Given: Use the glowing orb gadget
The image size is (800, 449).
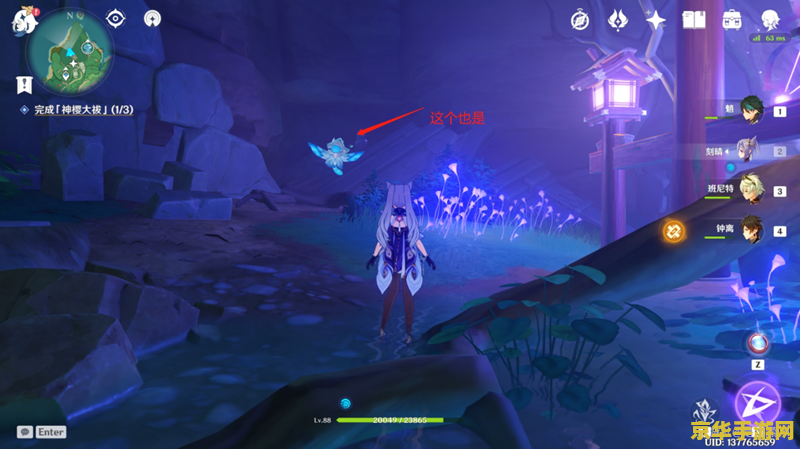Looking at the screenshot, I should [758, 343].
